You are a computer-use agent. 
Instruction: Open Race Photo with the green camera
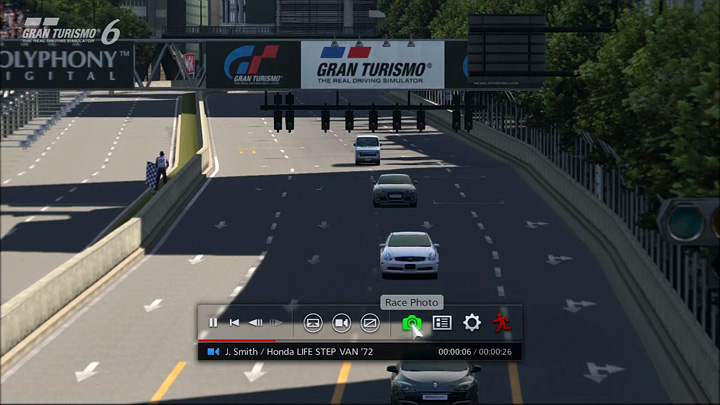coord(411,323)
